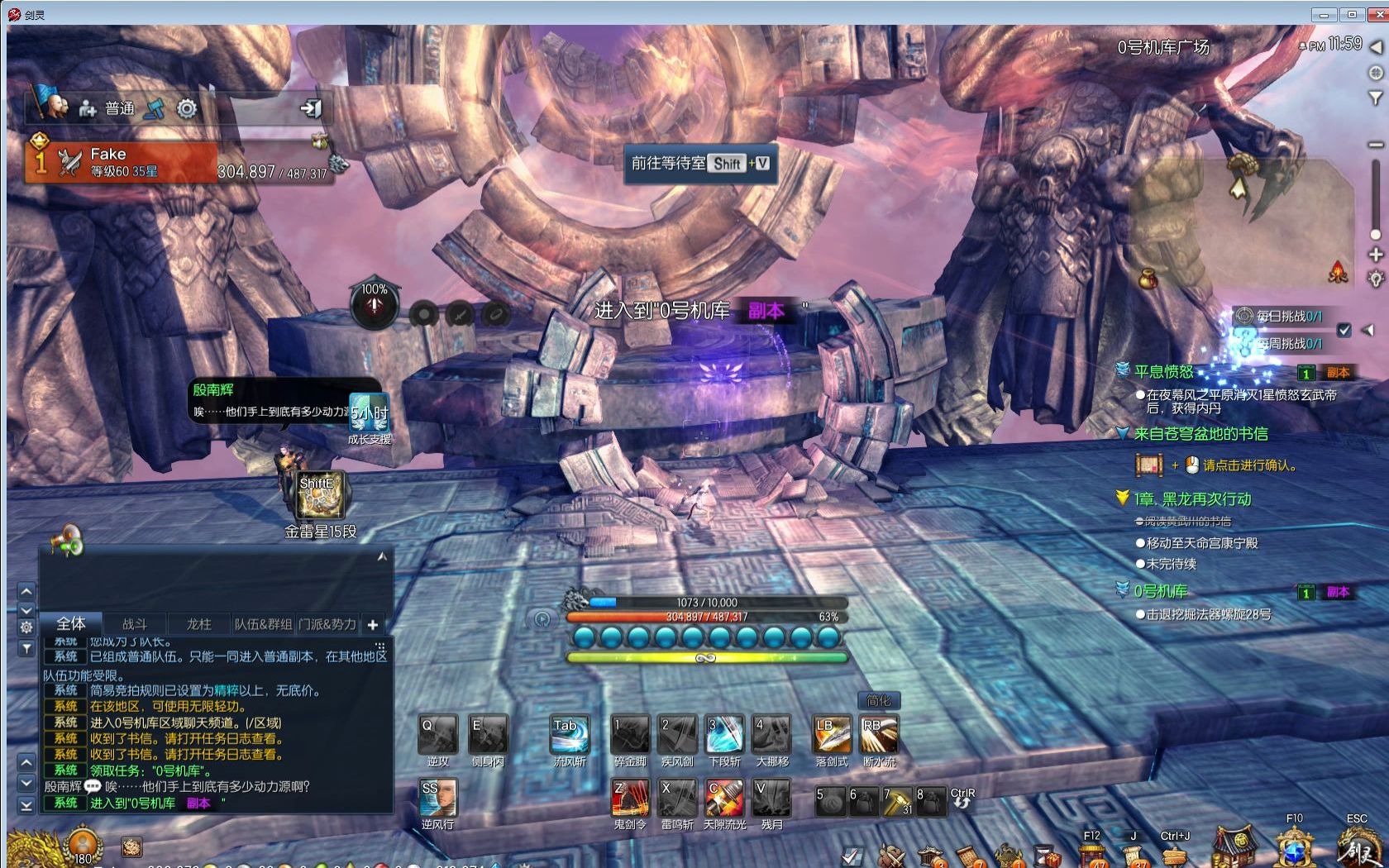Minimize the game window
The image size is (1389, 868).
tap(1324, 14)
